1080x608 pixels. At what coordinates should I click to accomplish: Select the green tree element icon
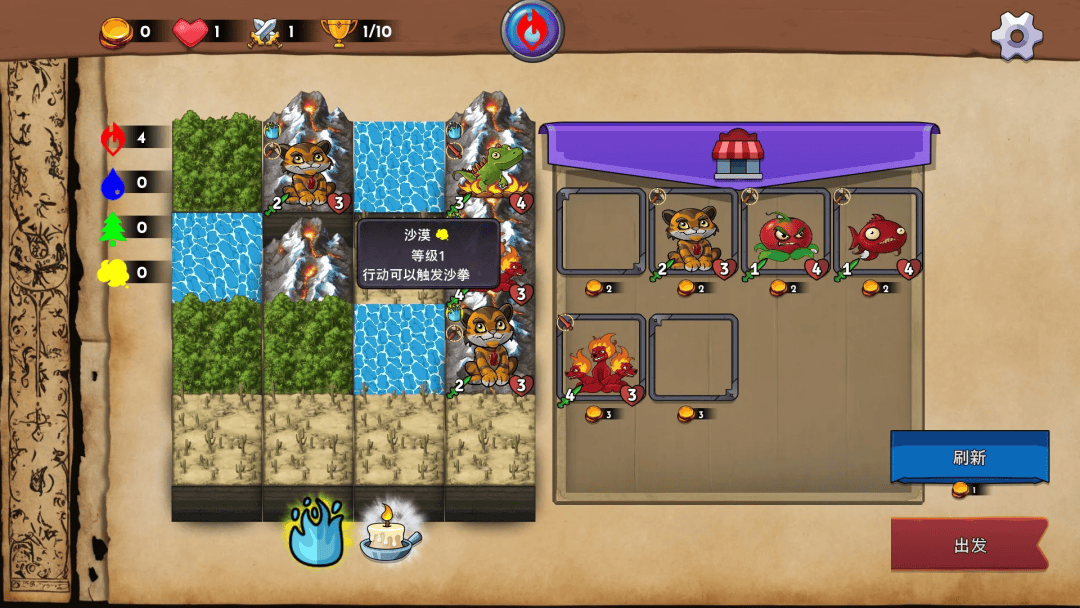114,228
